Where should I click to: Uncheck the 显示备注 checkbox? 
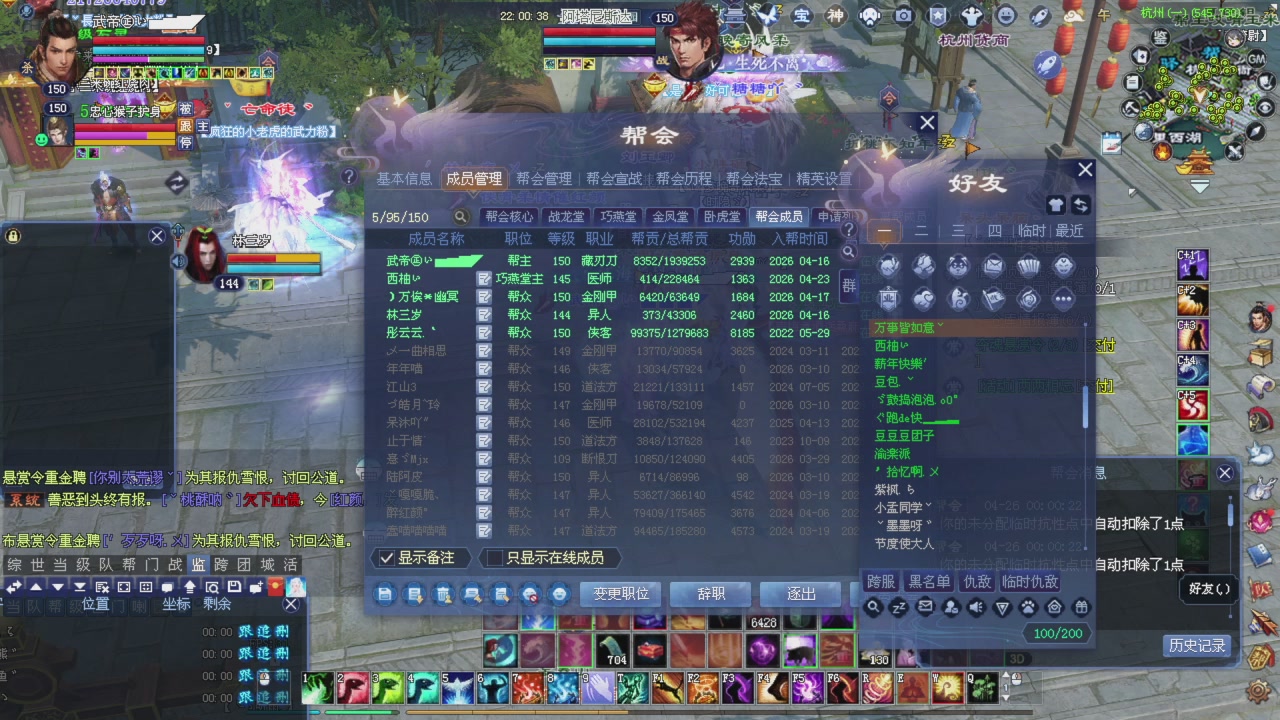click(387, 558)
